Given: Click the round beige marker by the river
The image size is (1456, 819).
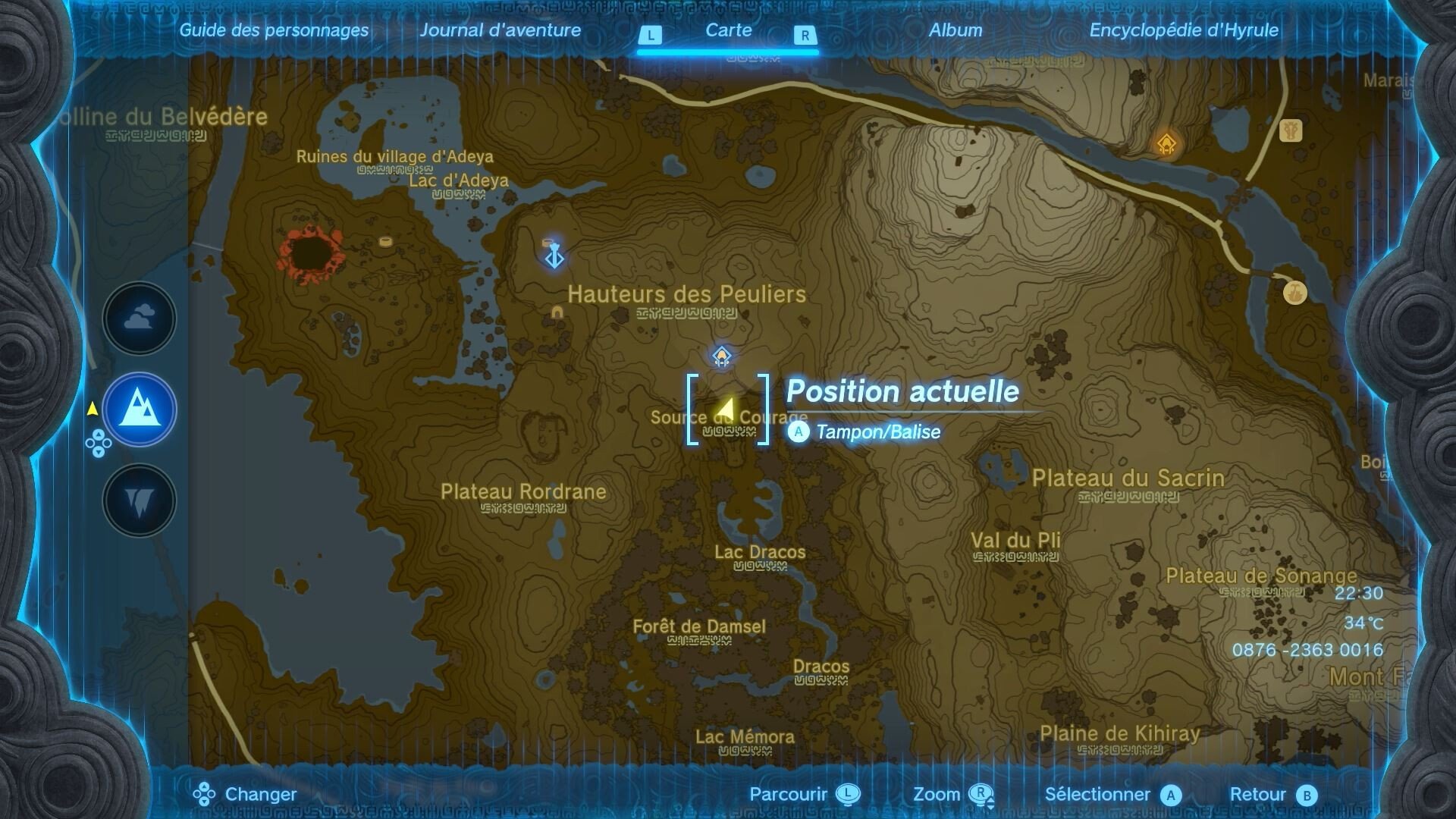Looking at the screenshot, I should (1294, 292).
